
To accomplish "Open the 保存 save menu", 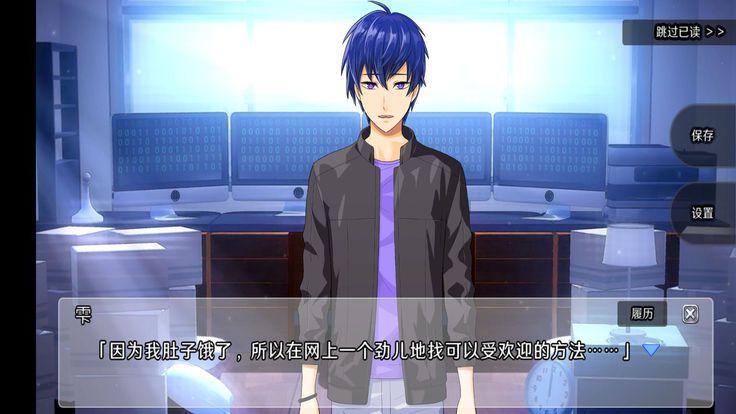I will pos(702,136).
